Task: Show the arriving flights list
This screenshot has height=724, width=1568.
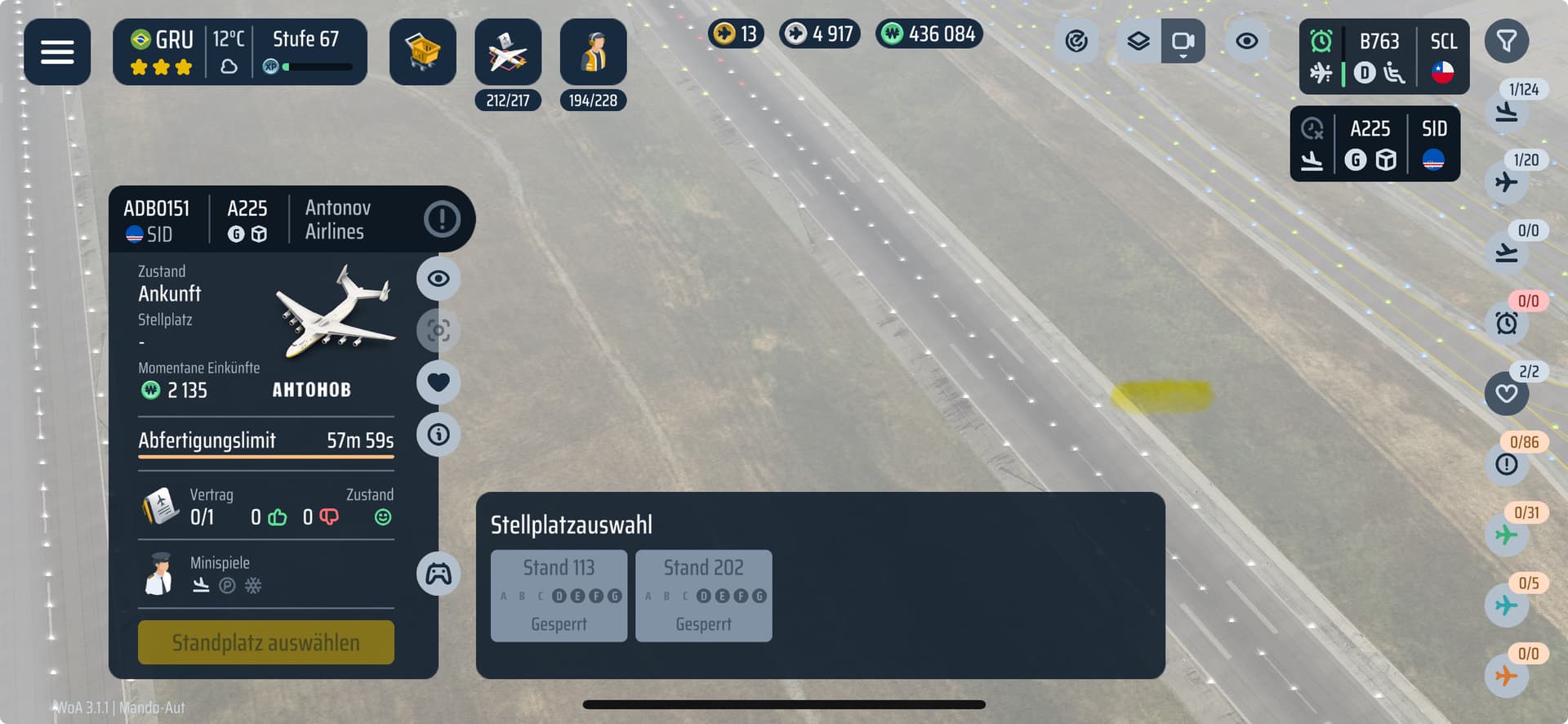Action: click(x=1507, y=111)
